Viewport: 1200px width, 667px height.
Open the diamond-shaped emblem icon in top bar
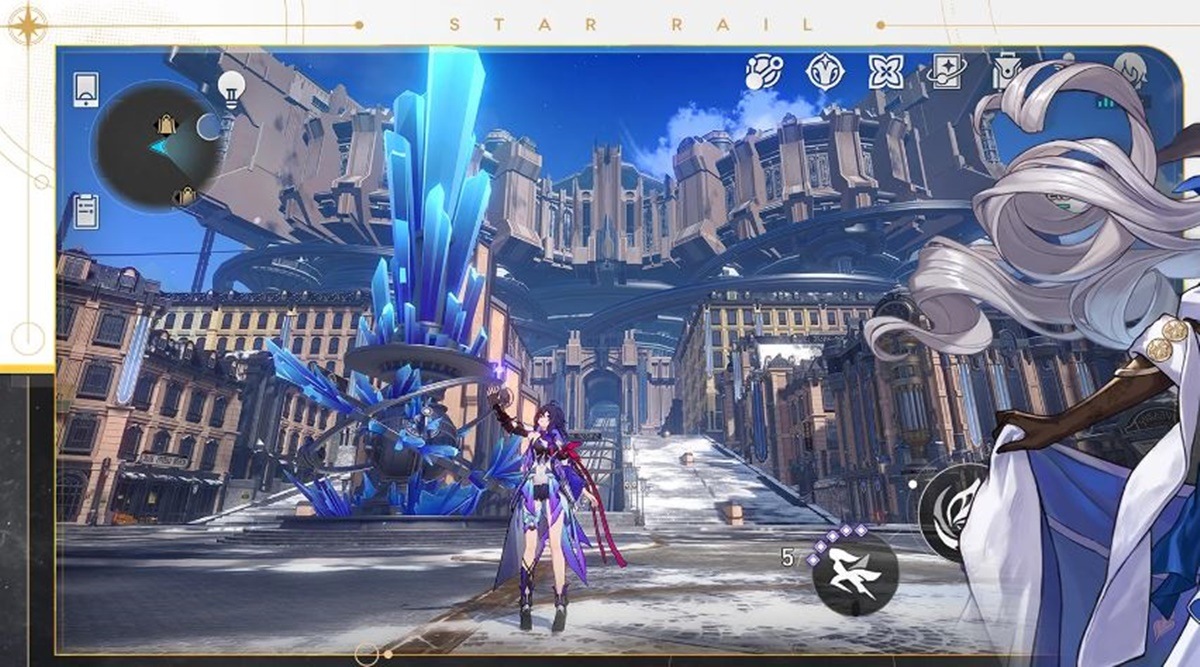tap(825, 71)
